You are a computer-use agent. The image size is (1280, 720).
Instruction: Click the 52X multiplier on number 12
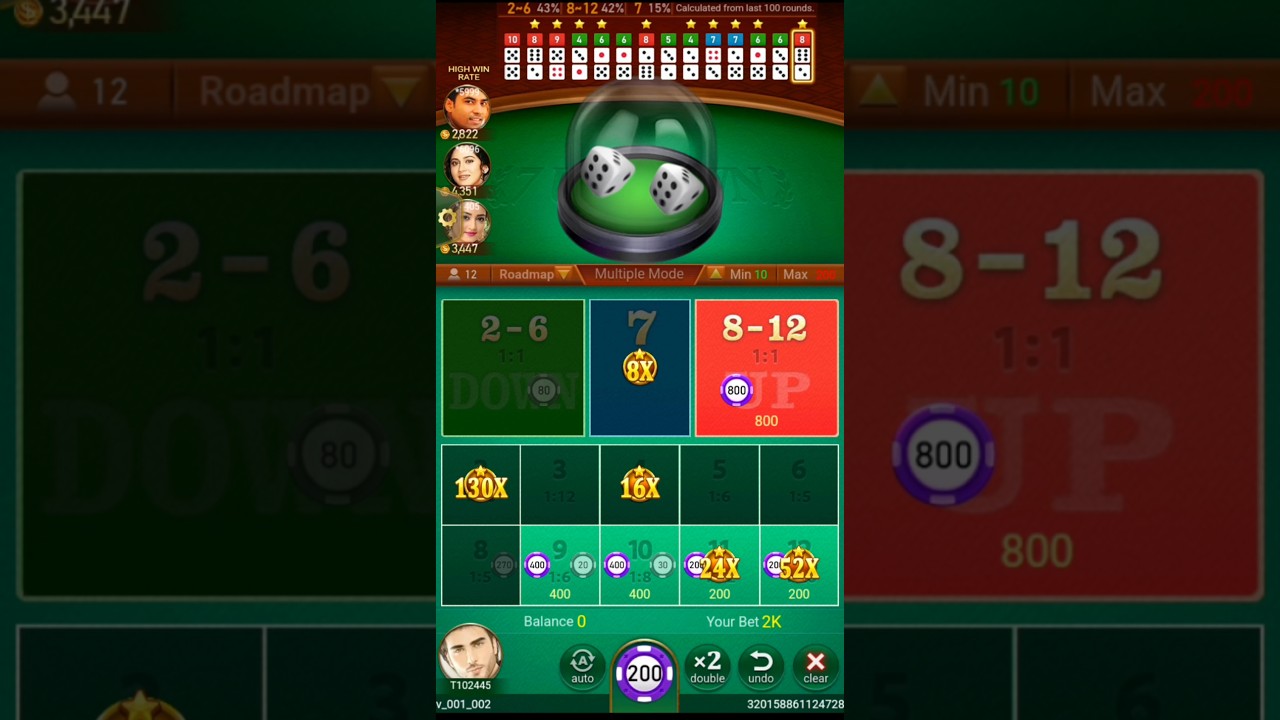click(799, 565)
